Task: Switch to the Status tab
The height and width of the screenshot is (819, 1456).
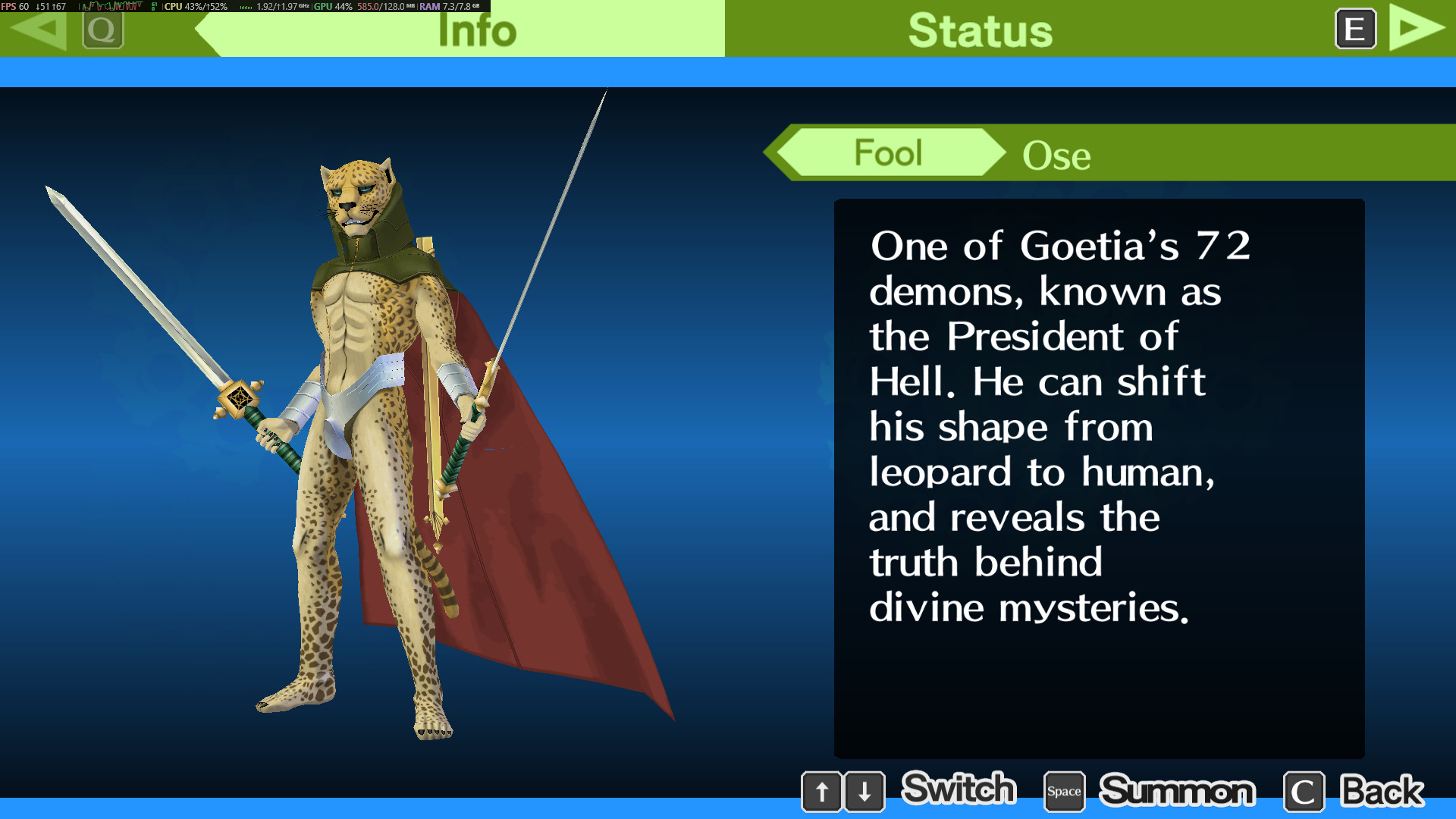Action: coord(980,30)
